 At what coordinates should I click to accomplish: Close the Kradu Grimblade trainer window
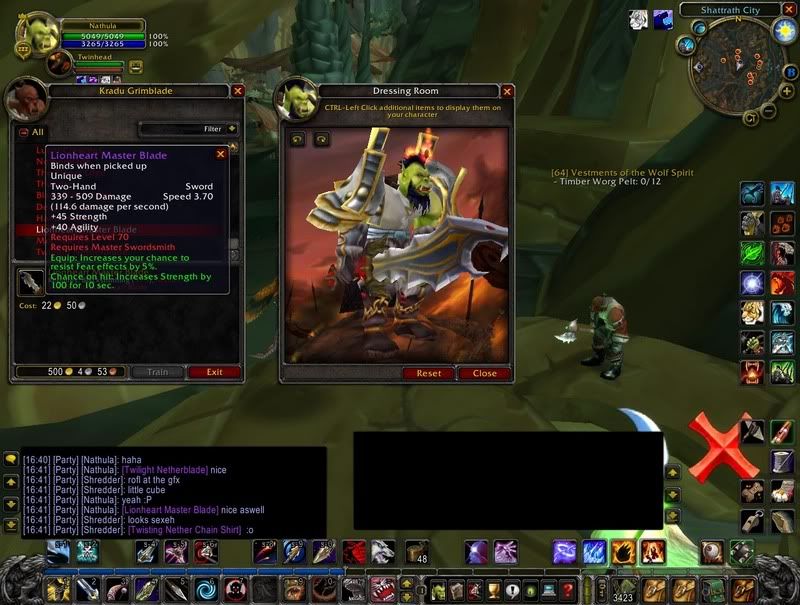tap(238, 90)
